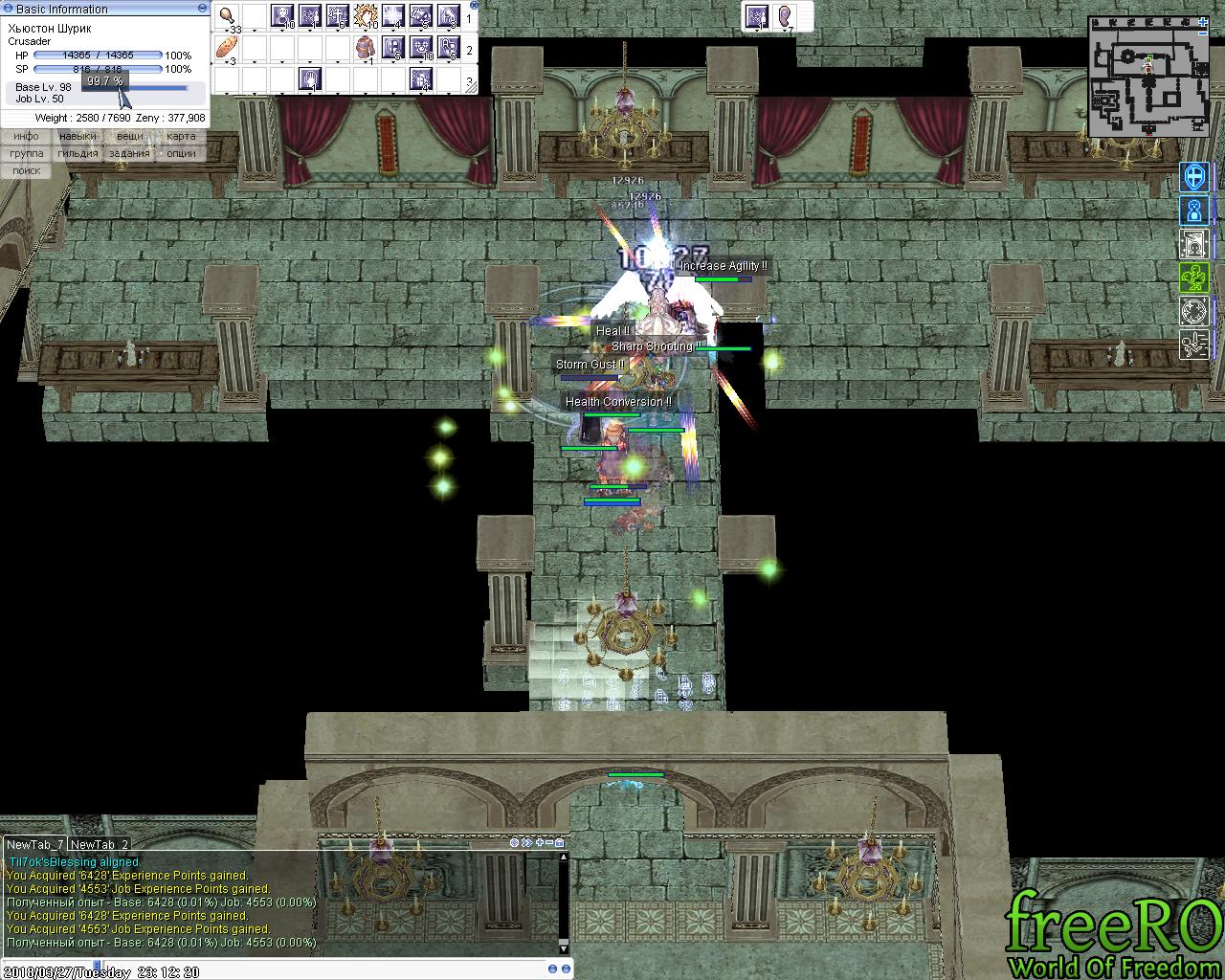This screenshot has width=1225, height=980.
Task: Open the инфо menu button
Action: pyautogui.click(x=26, y=137)
